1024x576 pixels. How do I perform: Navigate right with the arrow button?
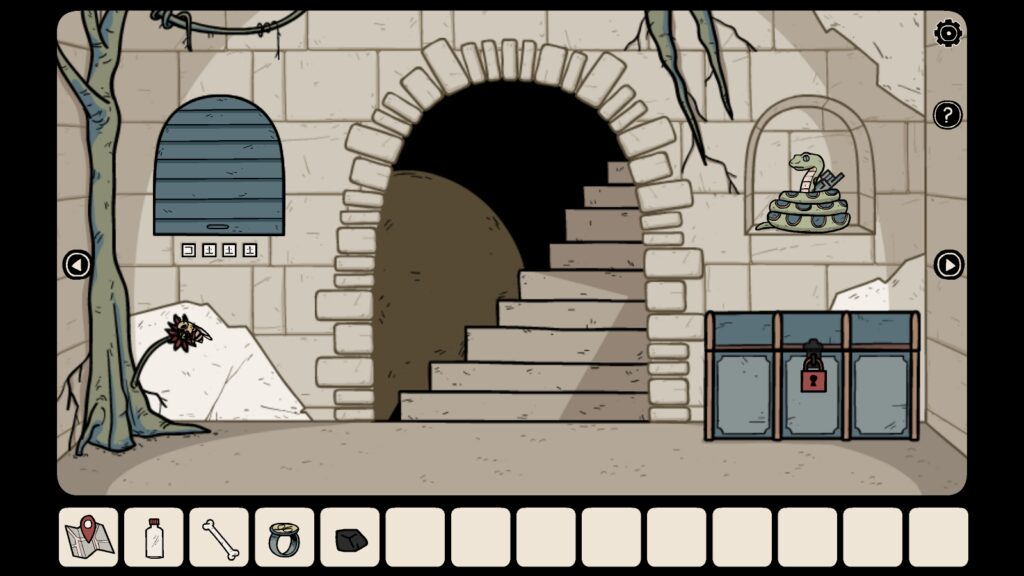pos(948,264)
